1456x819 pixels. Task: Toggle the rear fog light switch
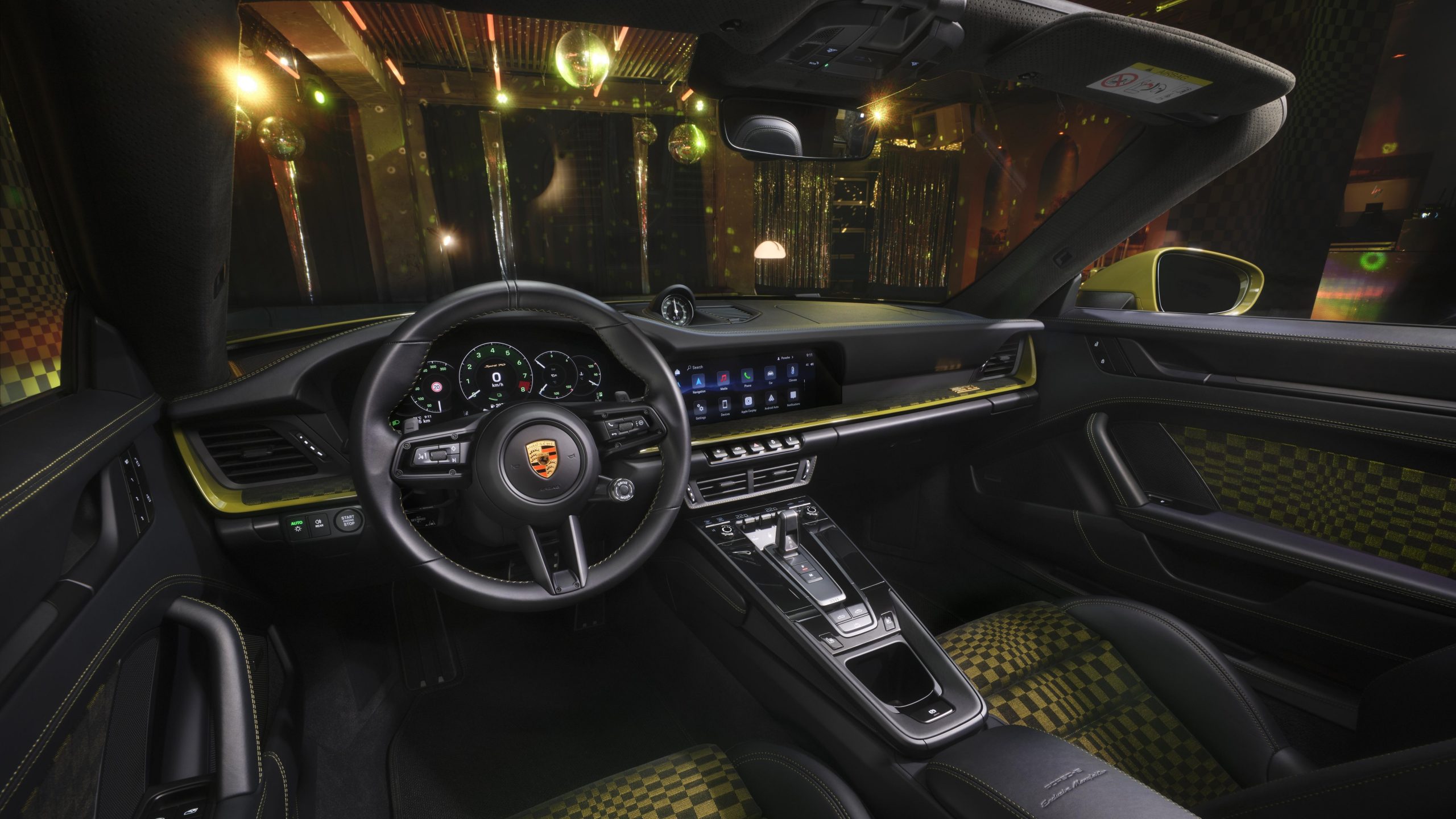pos(318,524)
